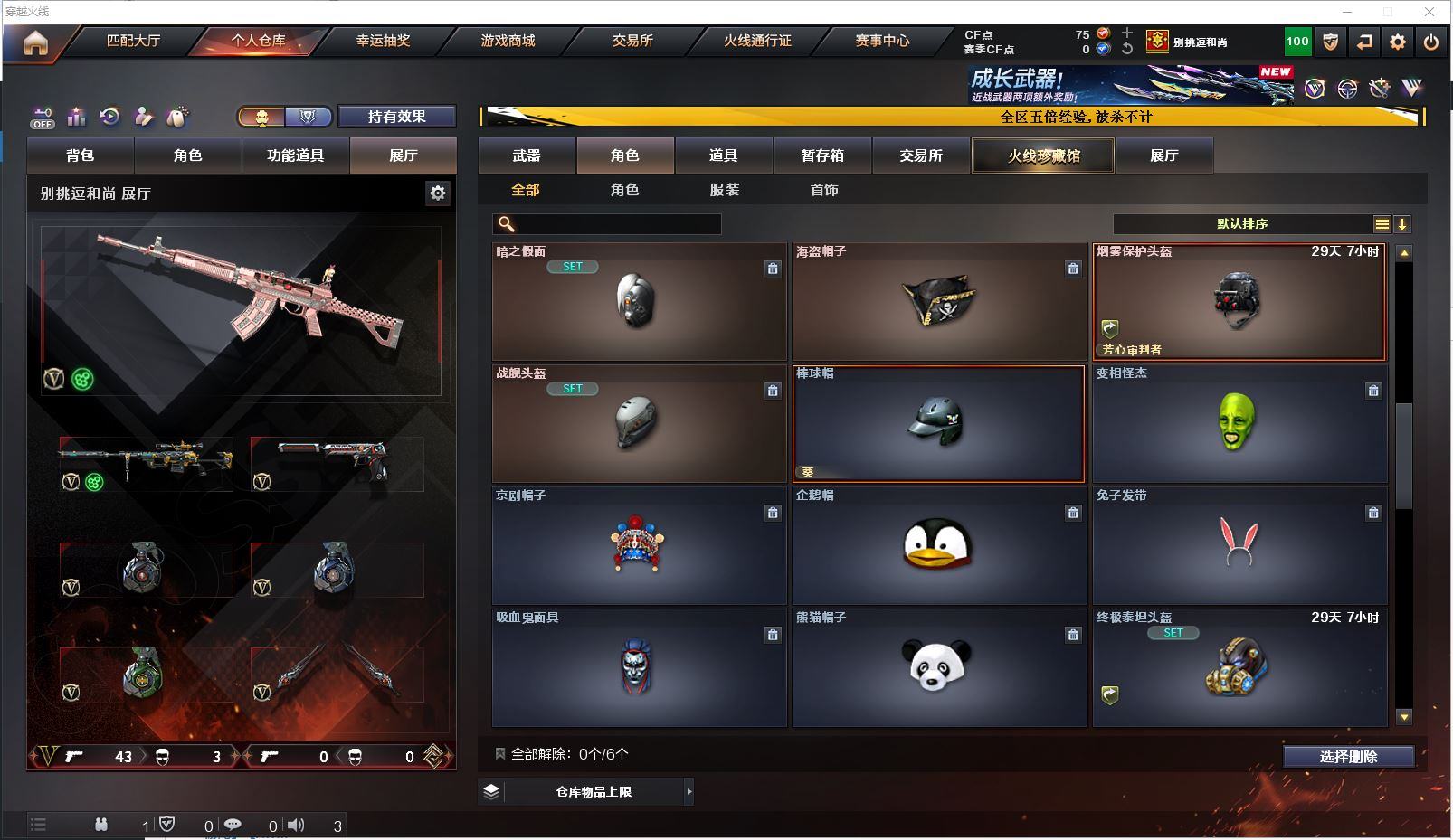Viewport: 1453px width, 840px height.
Task: Open the 幸运抽奖 lucky draw menu
Action: (383, 41)
